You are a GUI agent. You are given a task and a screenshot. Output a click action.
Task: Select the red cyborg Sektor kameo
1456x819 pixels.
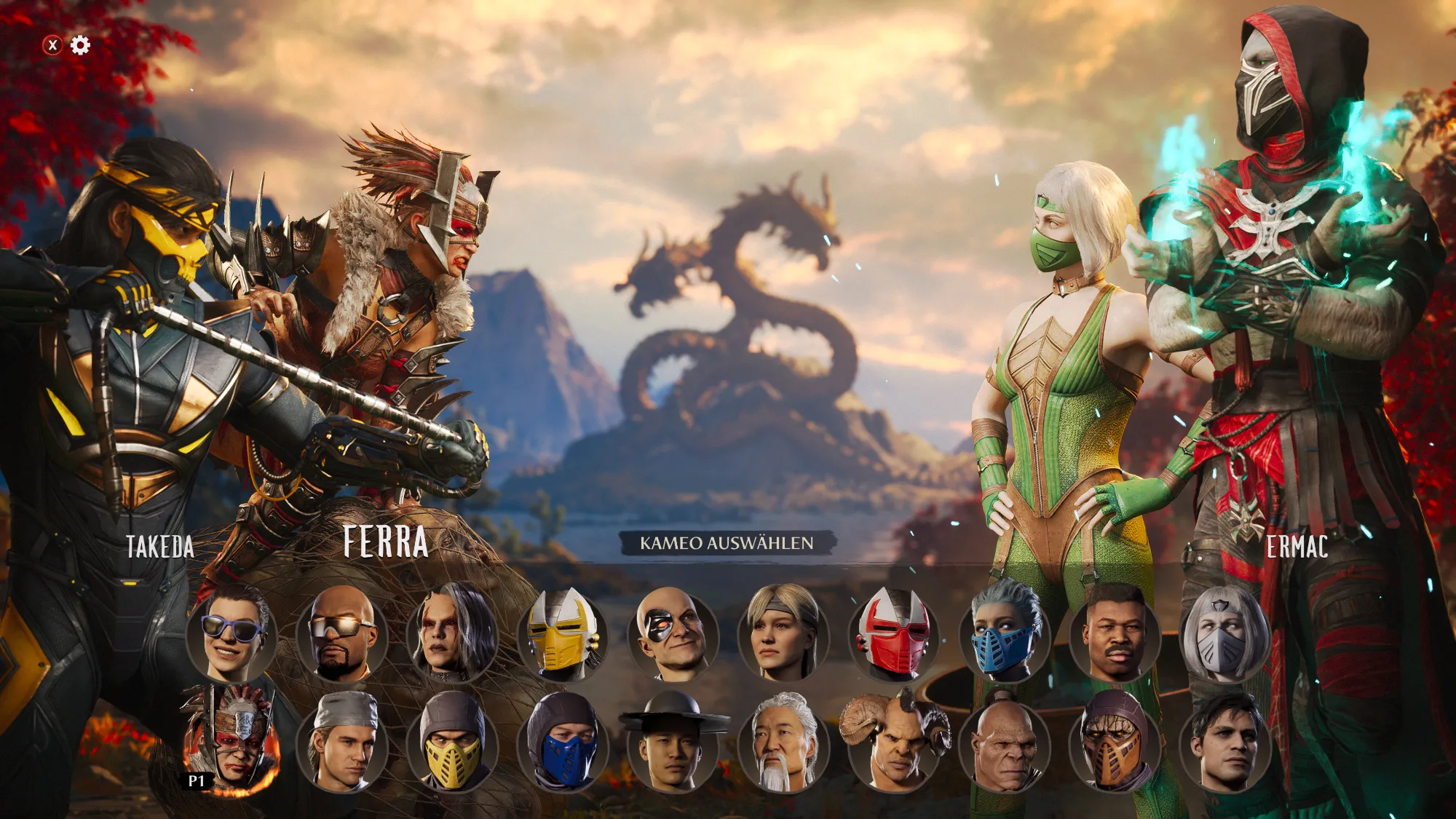pyautogui.click(x=894, y=633)
